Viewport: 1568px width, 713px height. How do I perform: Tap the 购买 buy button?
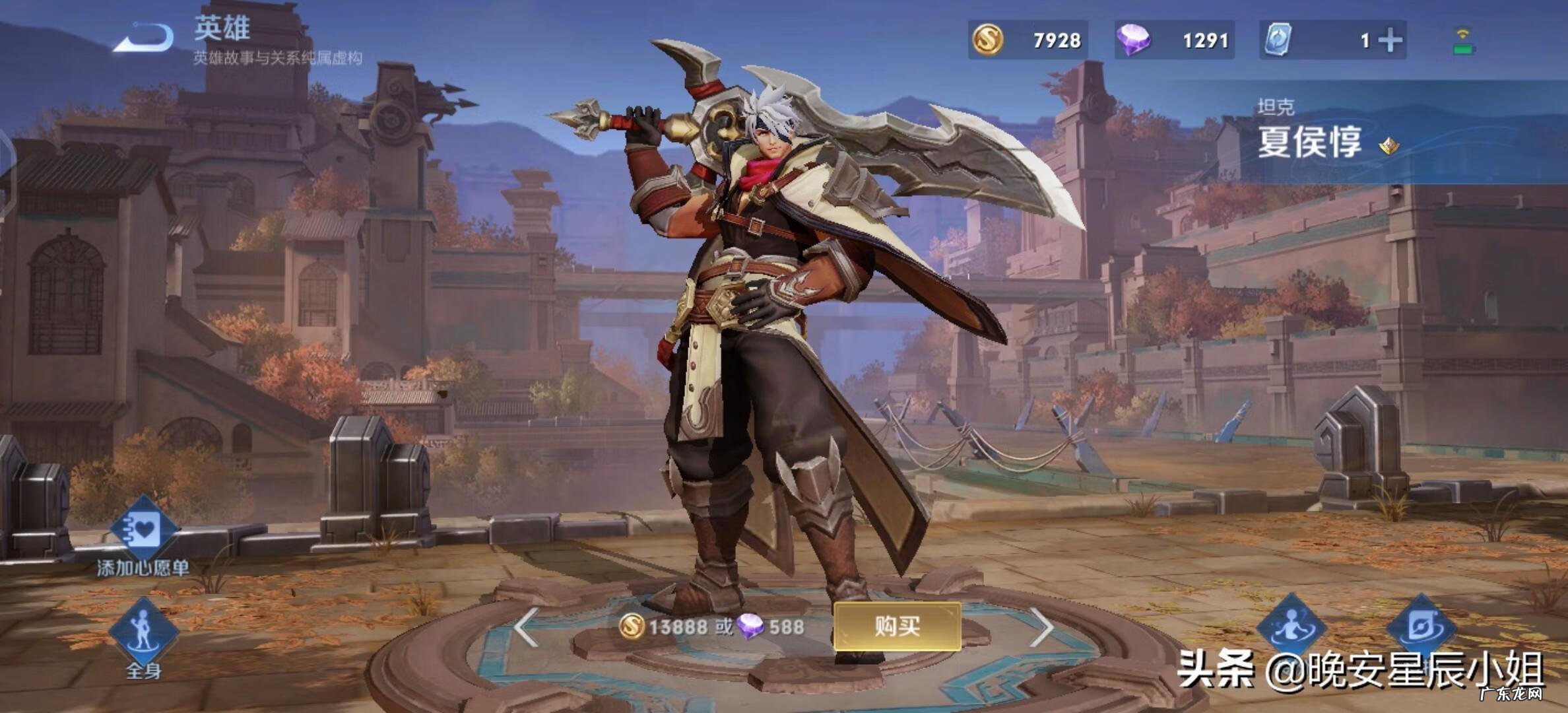pyautogui.click(x=897, y=626)
